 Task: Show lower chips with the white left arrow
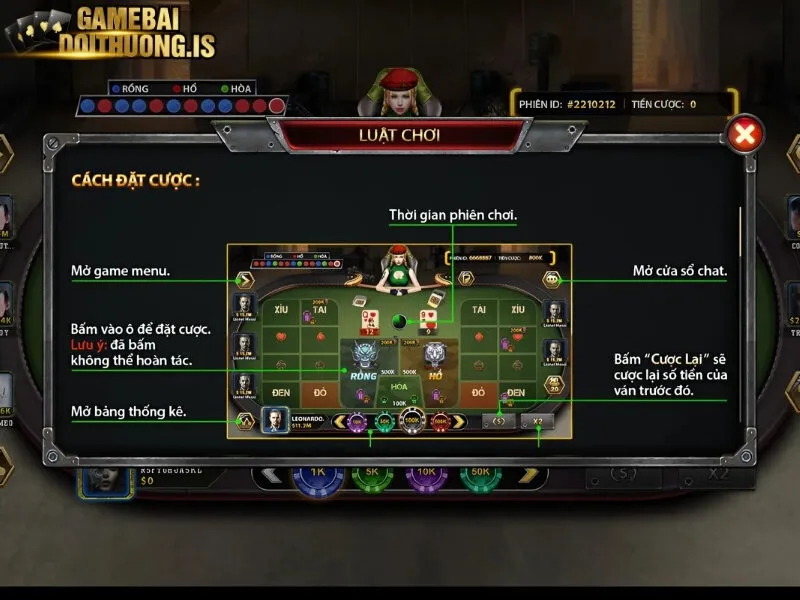pos(270,475)
